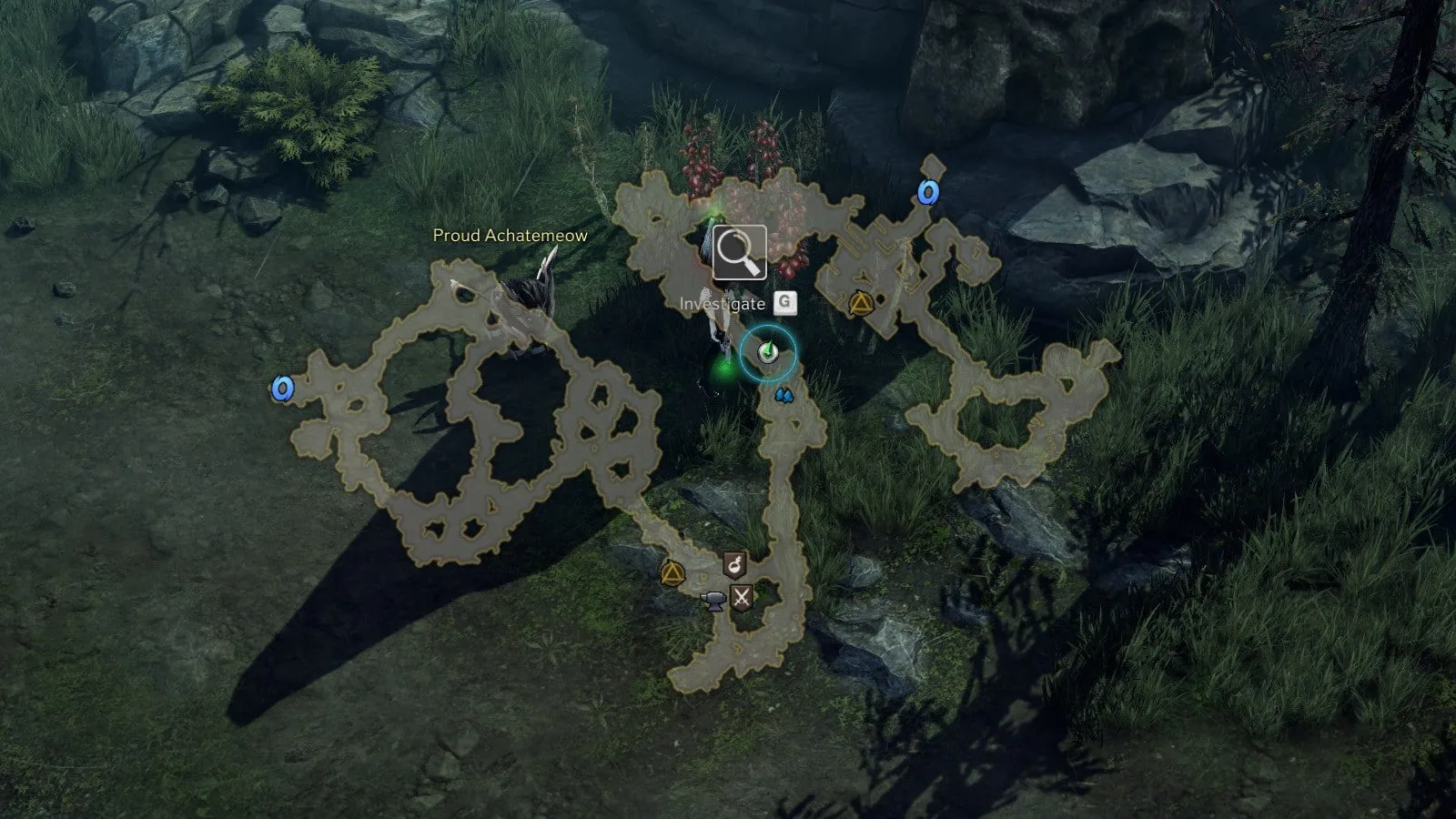Select the anvil repair marker on map
The image size is (1456, 819).
tap(715, 599)
